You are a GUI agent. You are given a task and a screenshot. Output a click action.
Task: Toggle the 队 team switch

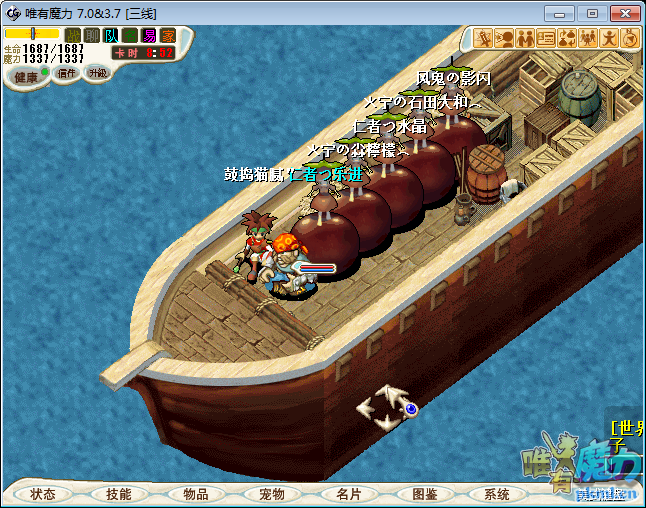pyautogui.click(x=110, y=36)
